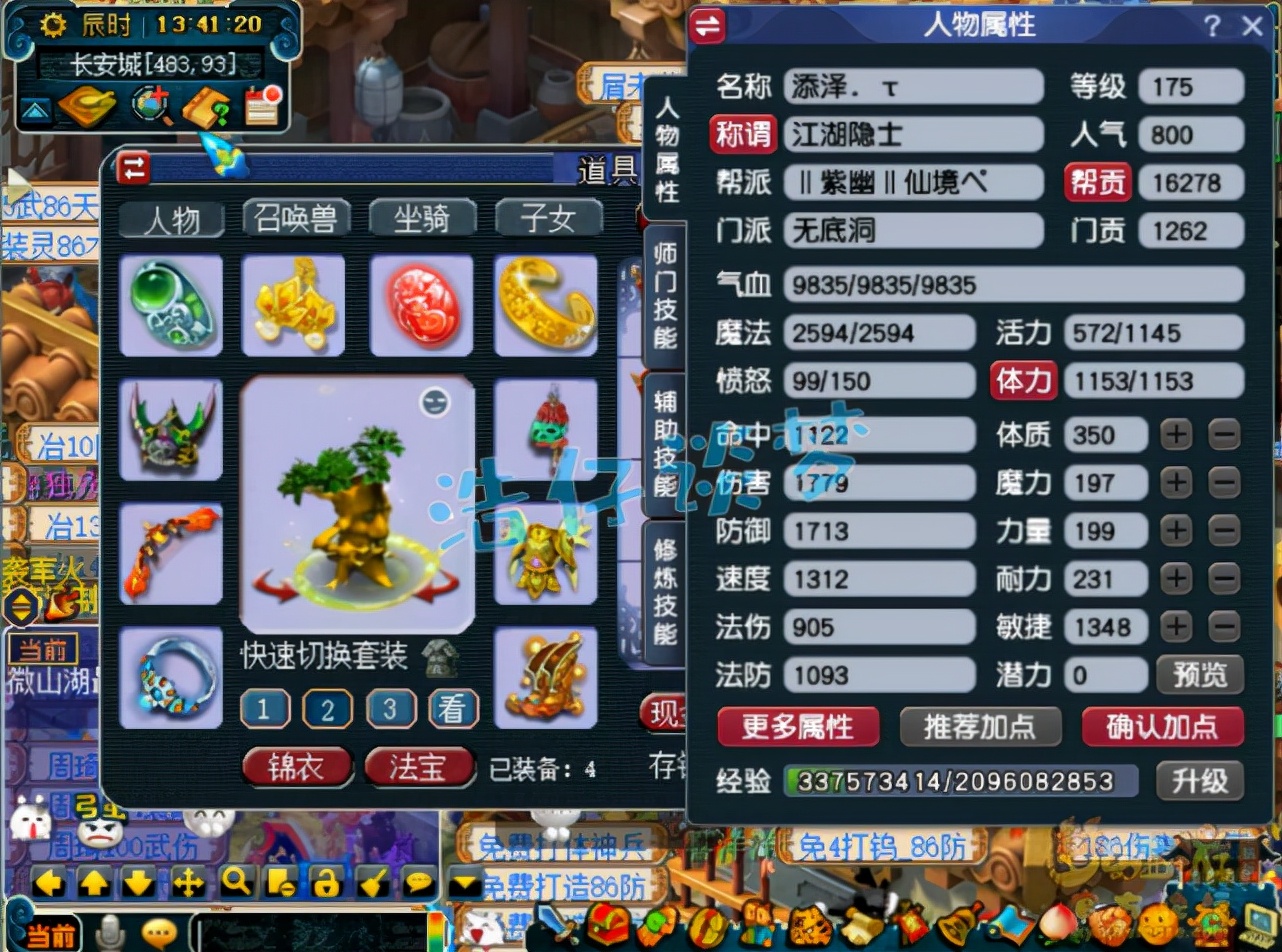Click the 升级 button next to experience
The height and width of the screenshot is (952, 1282).
[x=1199, y=783]
